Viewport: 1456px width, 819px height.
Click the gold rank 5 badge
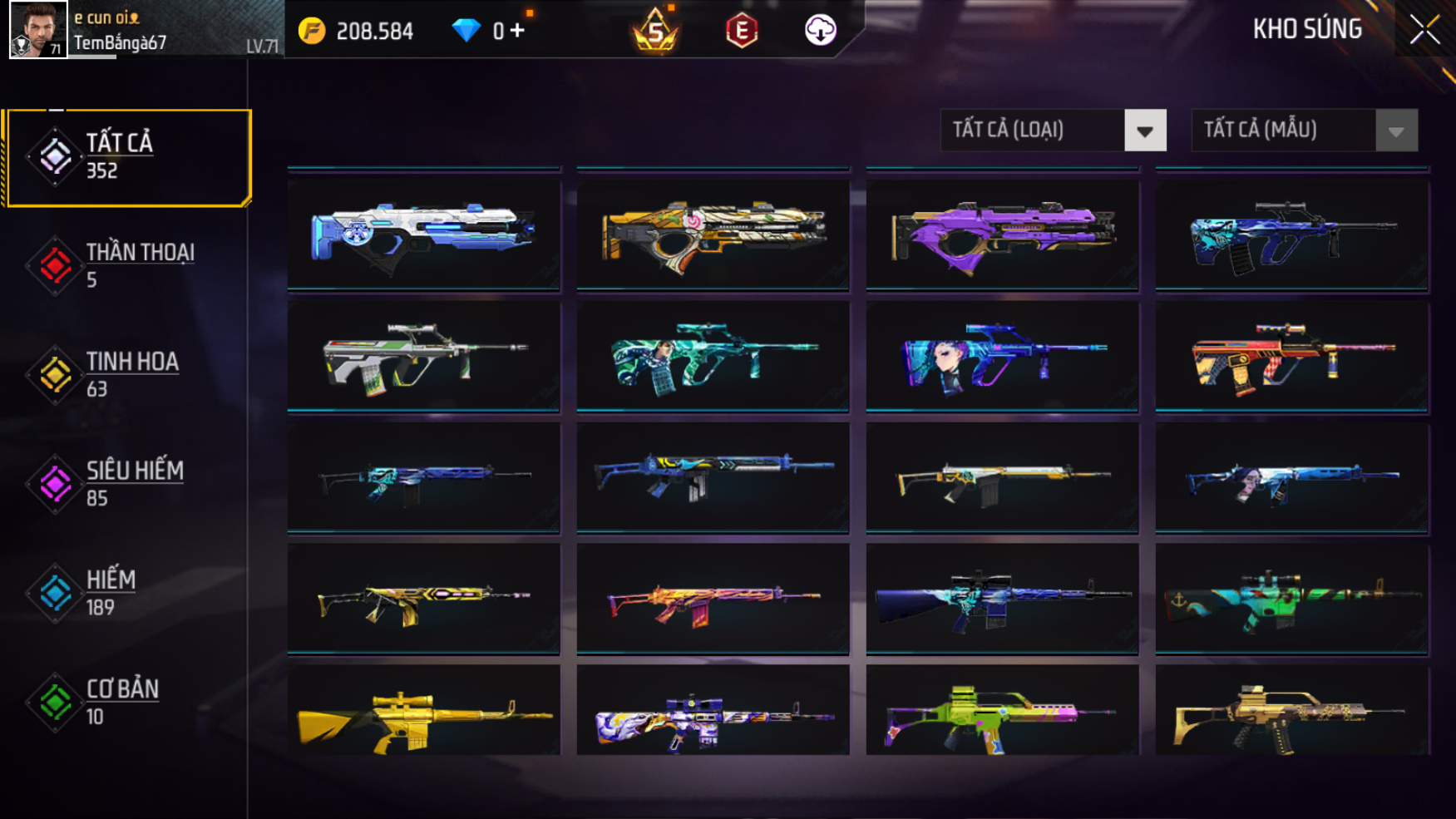tap(655, 32)
